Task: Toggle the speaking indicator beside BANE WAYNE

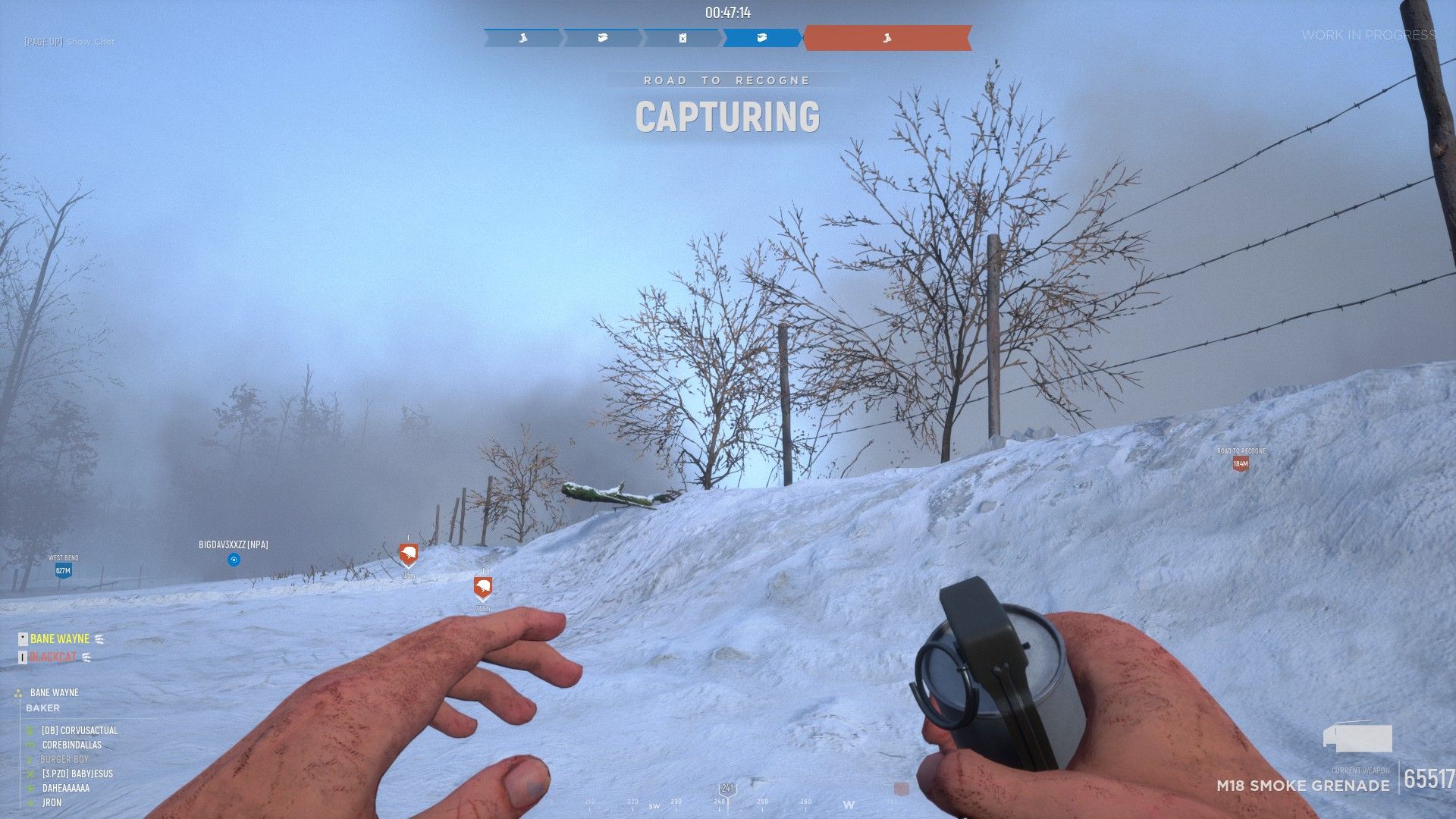Action: [99, 639]
